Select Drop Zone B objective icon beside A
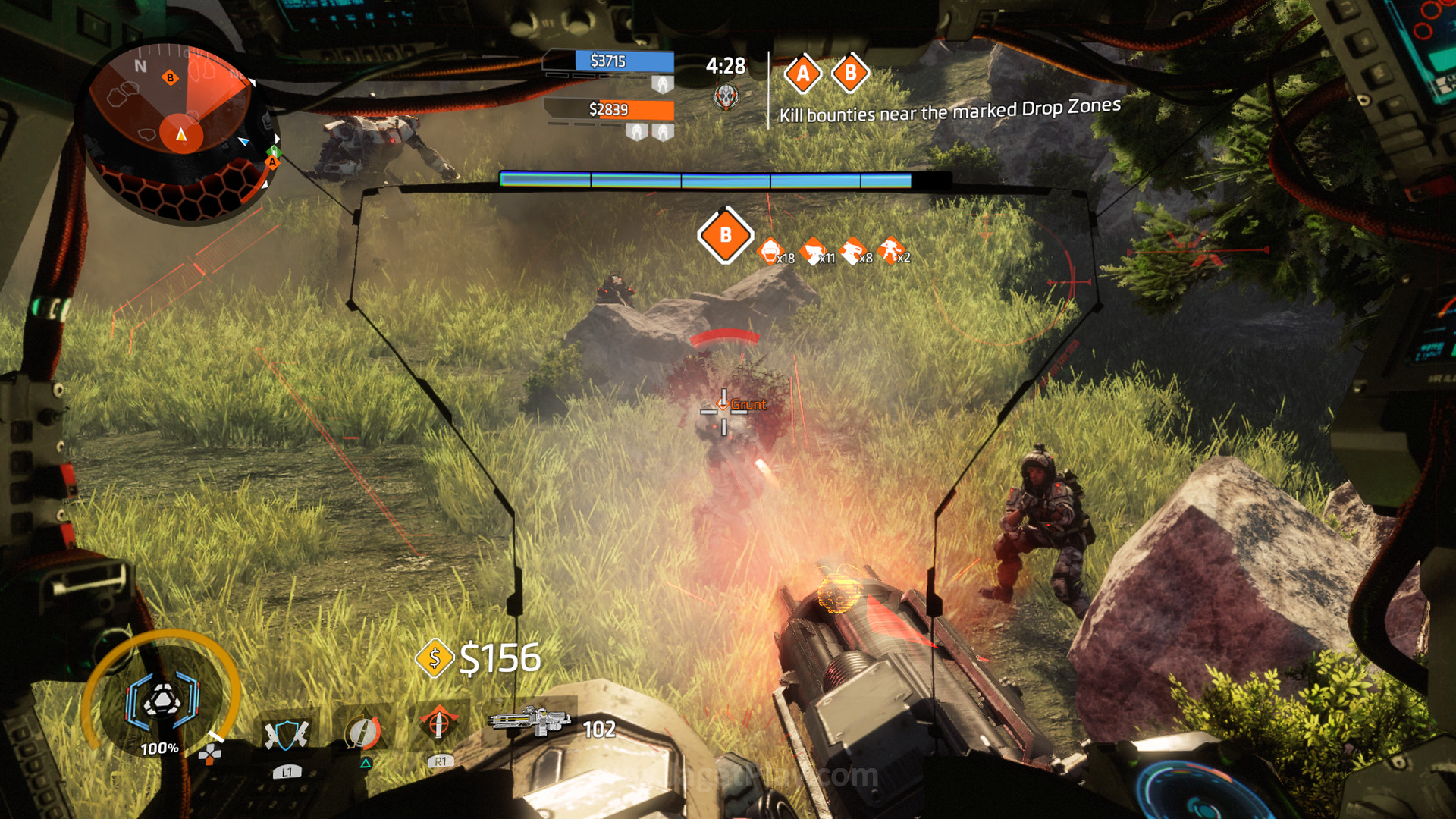Viewport: 1456px width, 819px height. point(850,74)
